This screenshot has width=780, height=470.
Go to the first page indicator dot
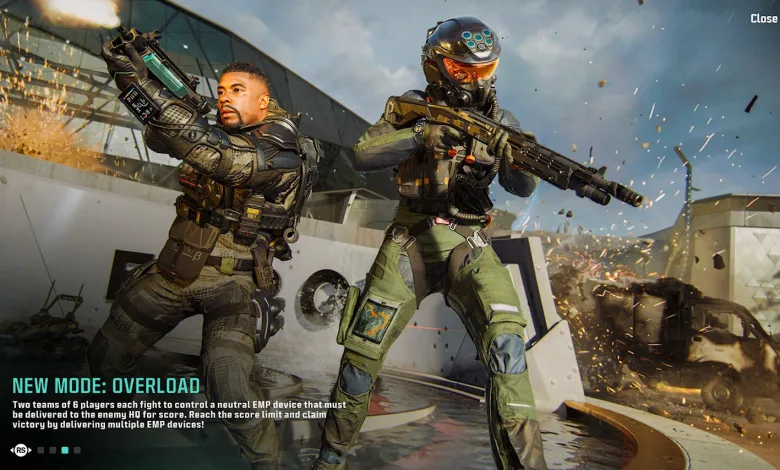(40, 450)
